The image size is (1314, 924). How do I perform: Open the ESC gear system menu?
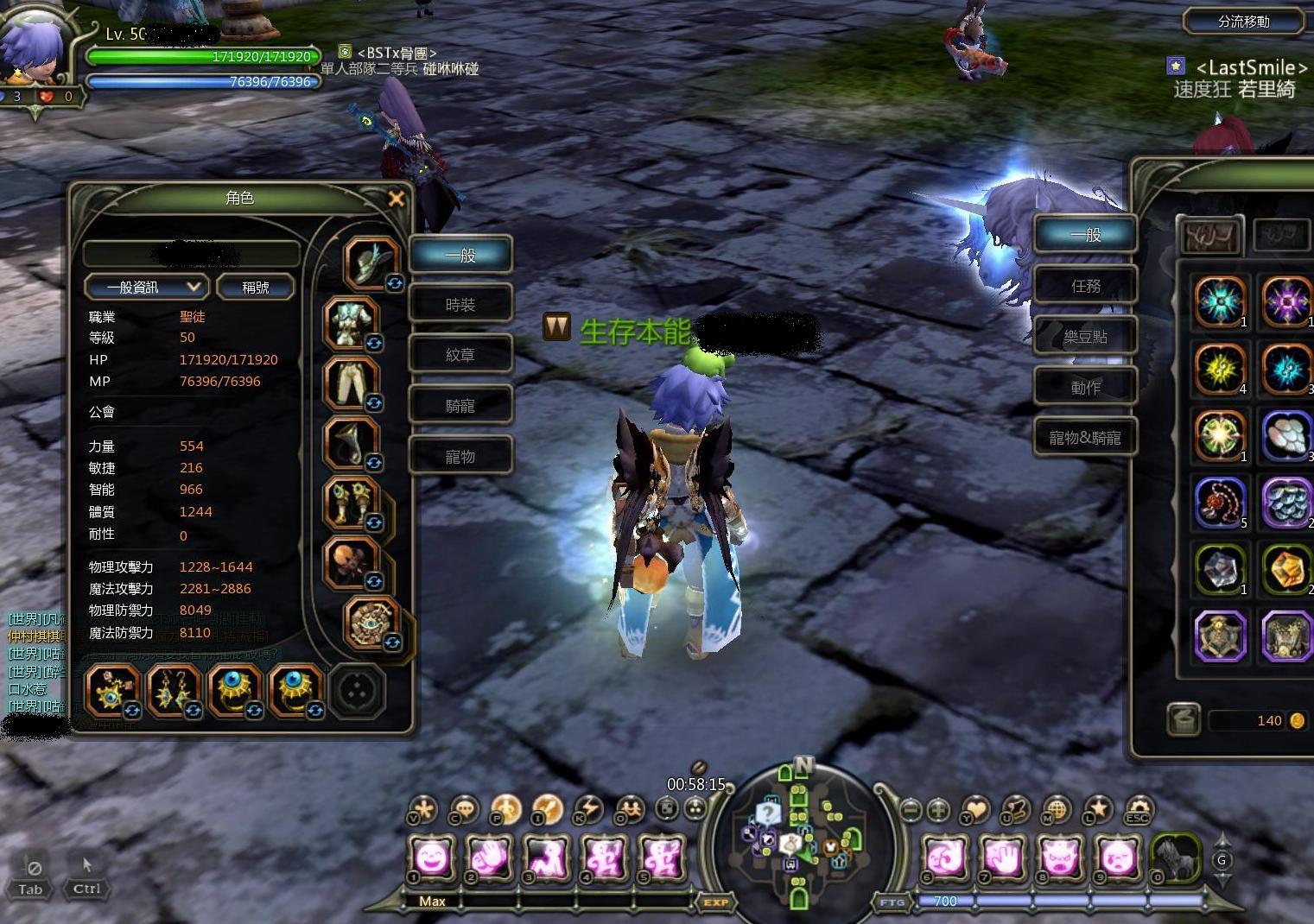(1138, 811)
